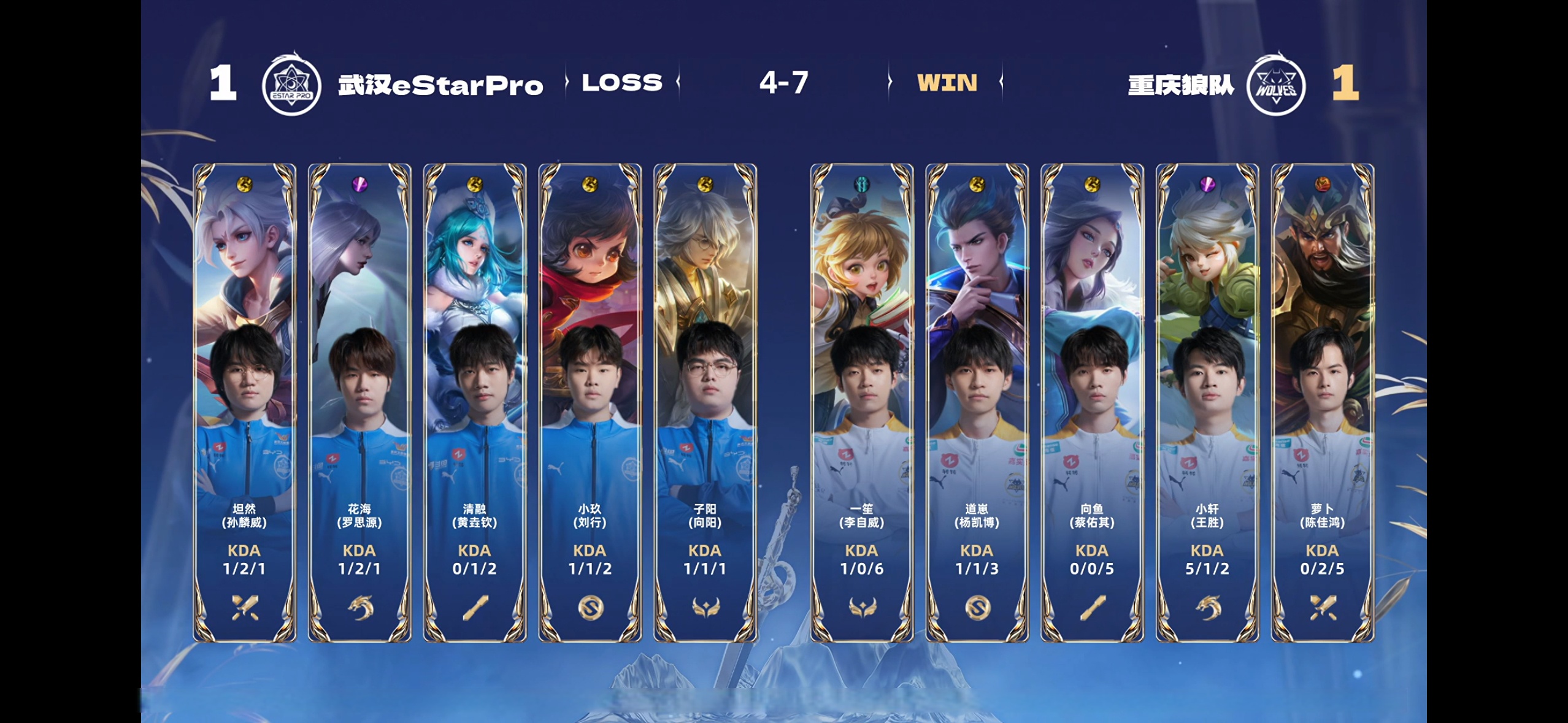This screenshot has width=1568, height=723.
Task: Choose the 清融 (黄垚钦) player card
Action: (x=475, y=402)
